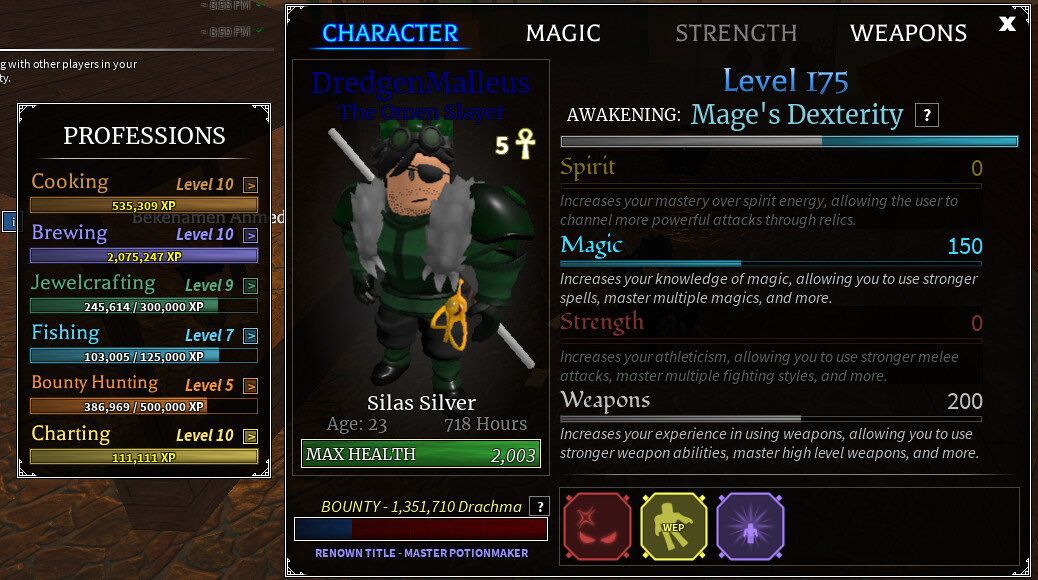Image resolution: width=1038 pixels, height=580 pixels.
Task: Expand the Charting profession arrow
Action: tap(250, 436)
